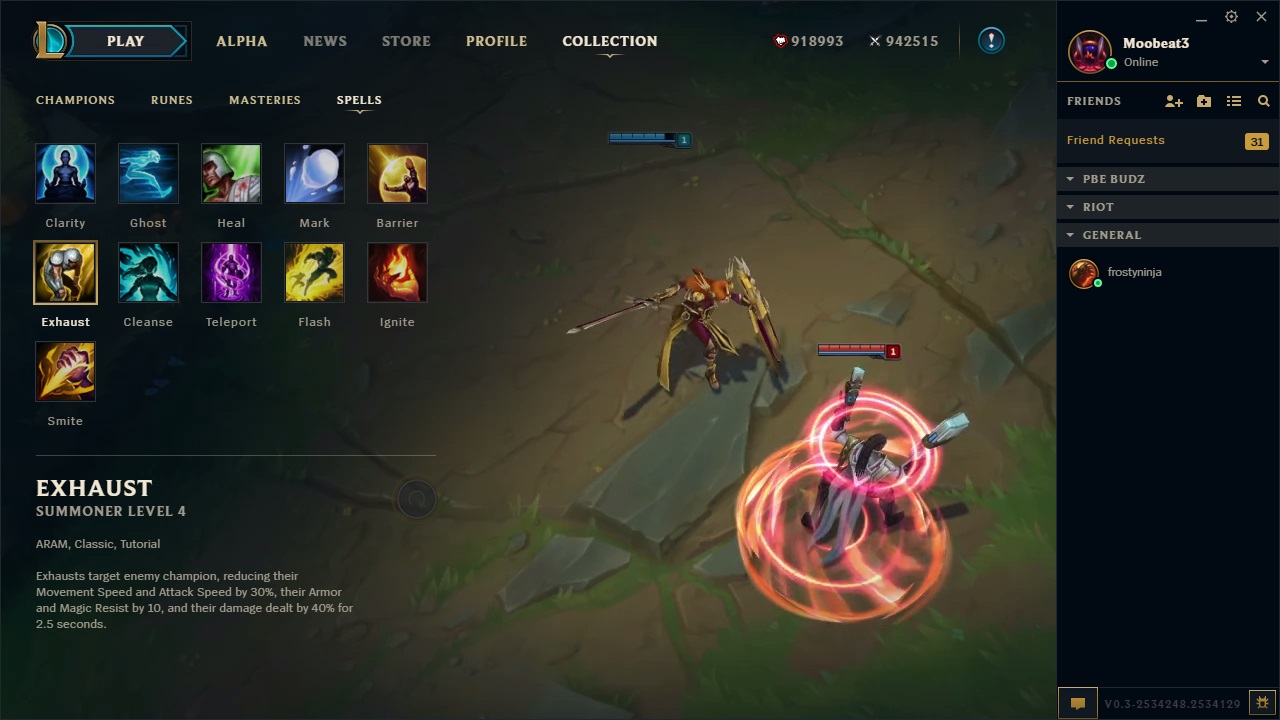
Task: Select the Smite summoner spell icon
Action: (65, 371)
